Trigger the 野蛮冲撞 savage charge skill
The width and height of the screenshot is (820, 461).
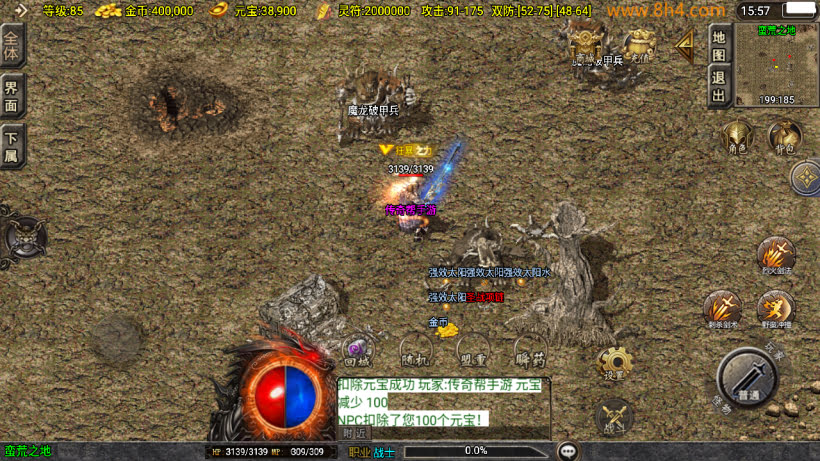[775, 307]
